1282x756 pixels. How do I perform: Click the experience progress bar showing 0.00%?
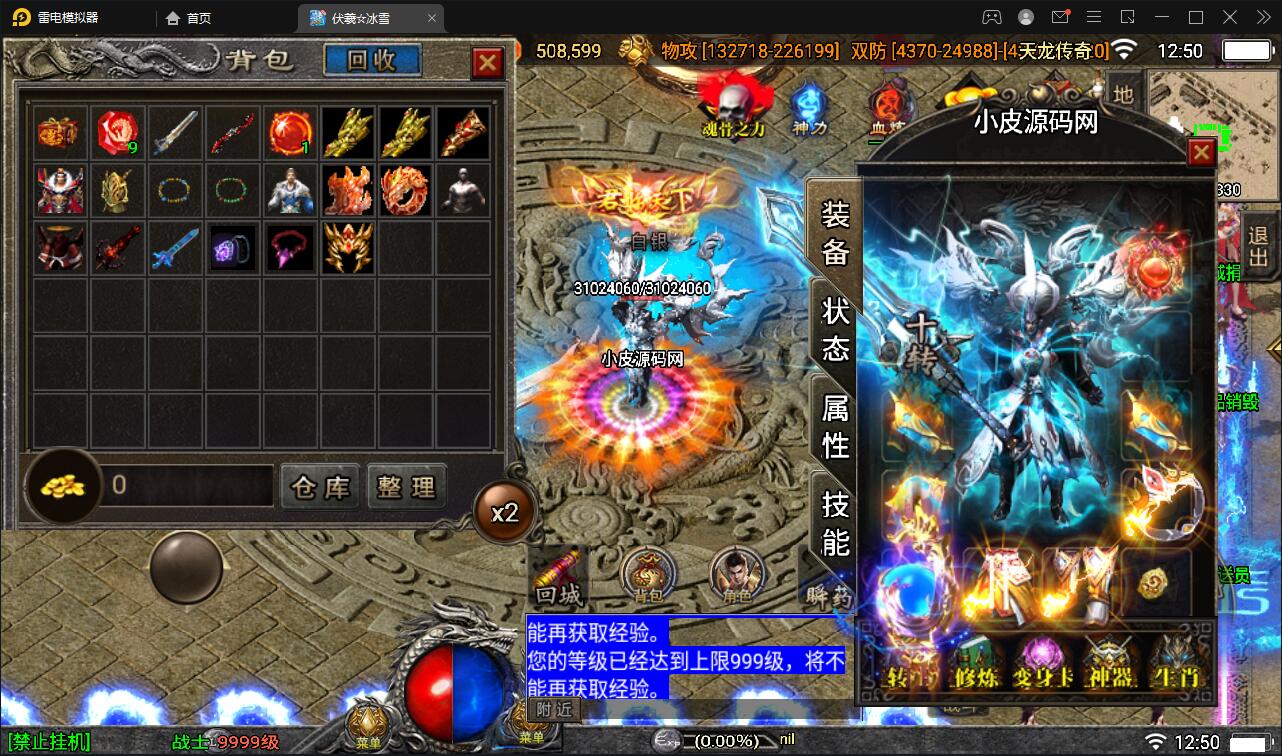click(725, 741)
